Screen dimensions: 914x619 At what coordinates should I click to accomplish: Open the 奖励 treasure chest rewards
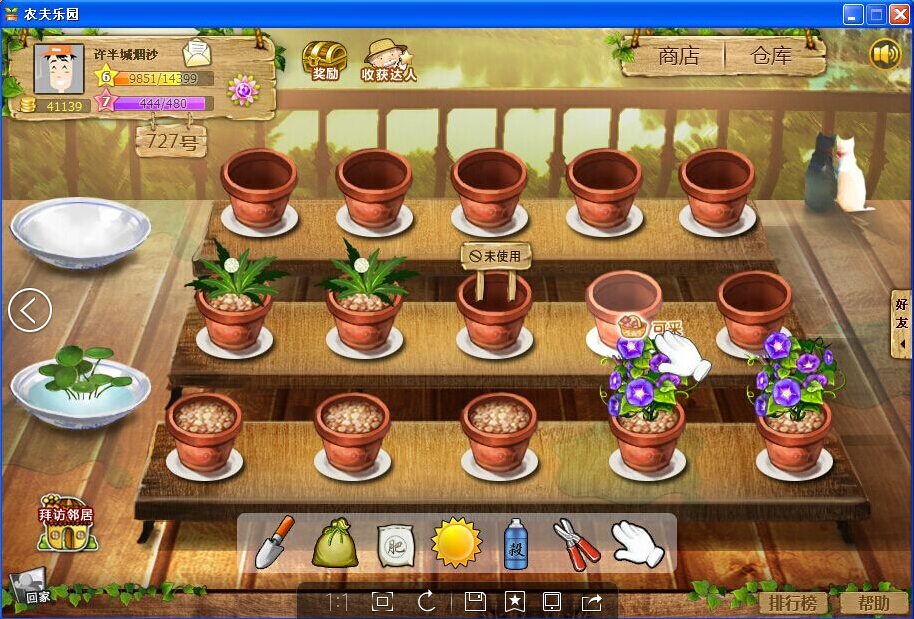pyautogui.click(x=325, y=60)
